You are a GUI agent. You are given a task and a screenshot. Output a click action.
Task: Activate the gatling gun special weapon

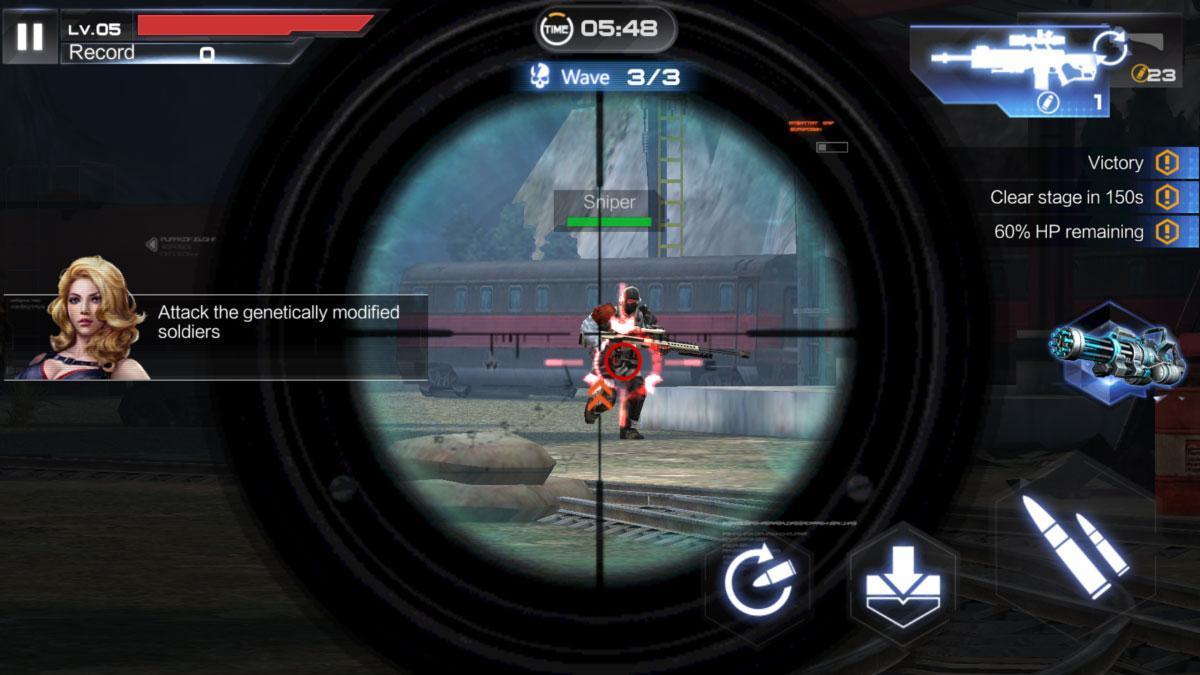pyautogui.click(x=1117, y=354)
